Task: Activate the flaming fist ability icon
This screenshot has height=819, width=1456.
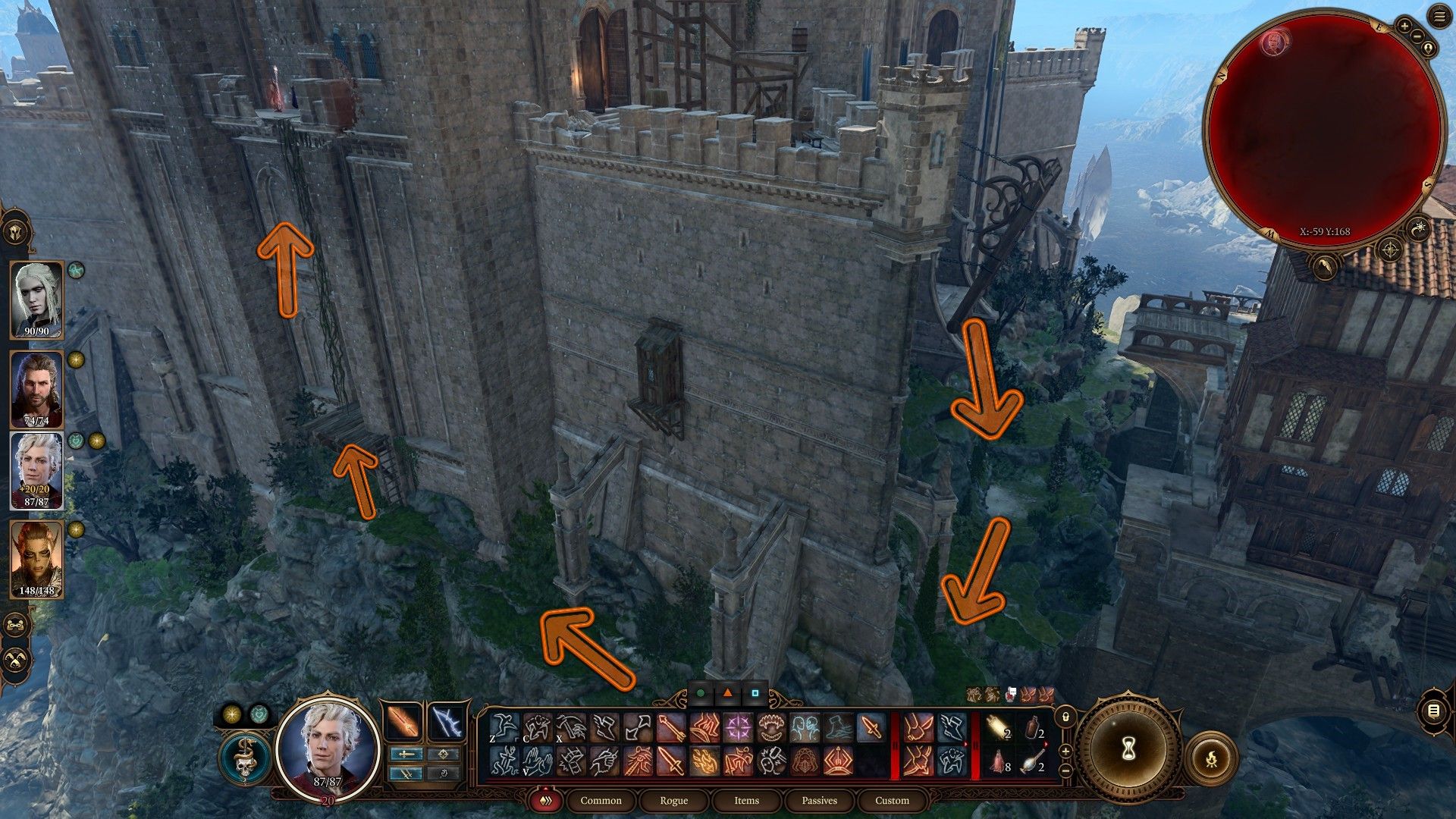Action: (704, 761)
